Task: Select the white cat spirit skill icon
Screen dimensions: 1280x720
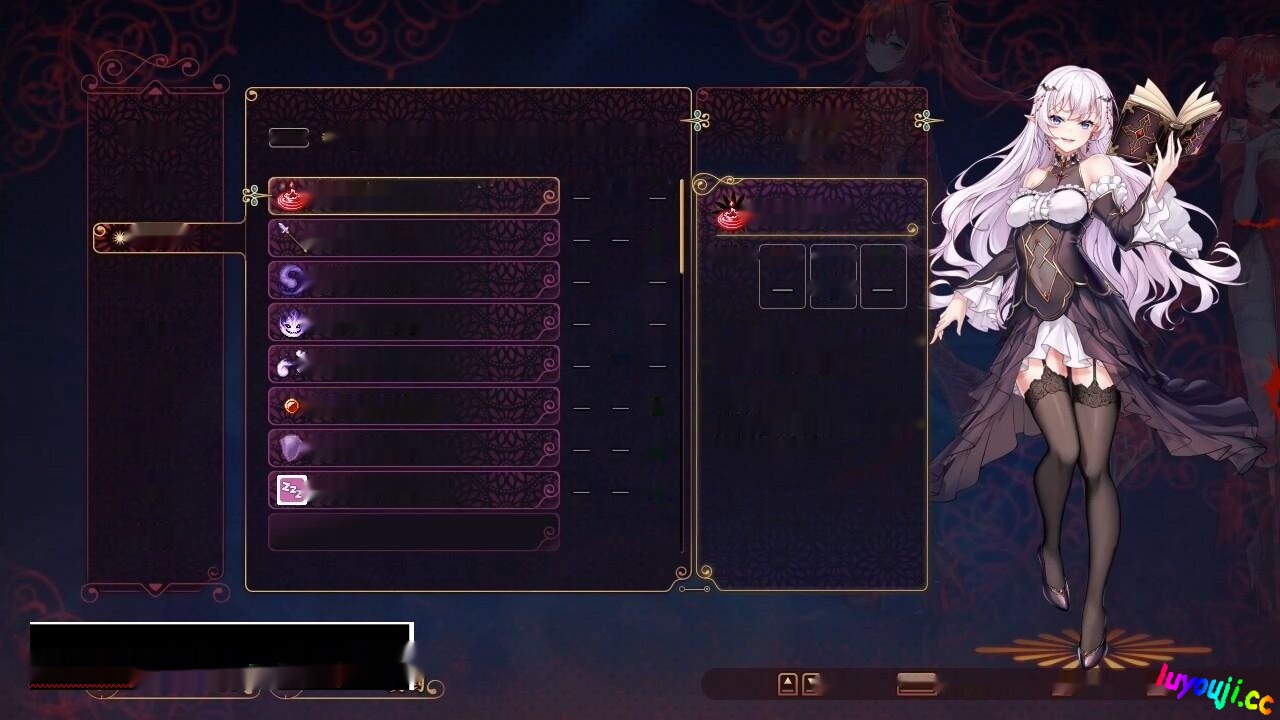Action: (x=291, y=364)
